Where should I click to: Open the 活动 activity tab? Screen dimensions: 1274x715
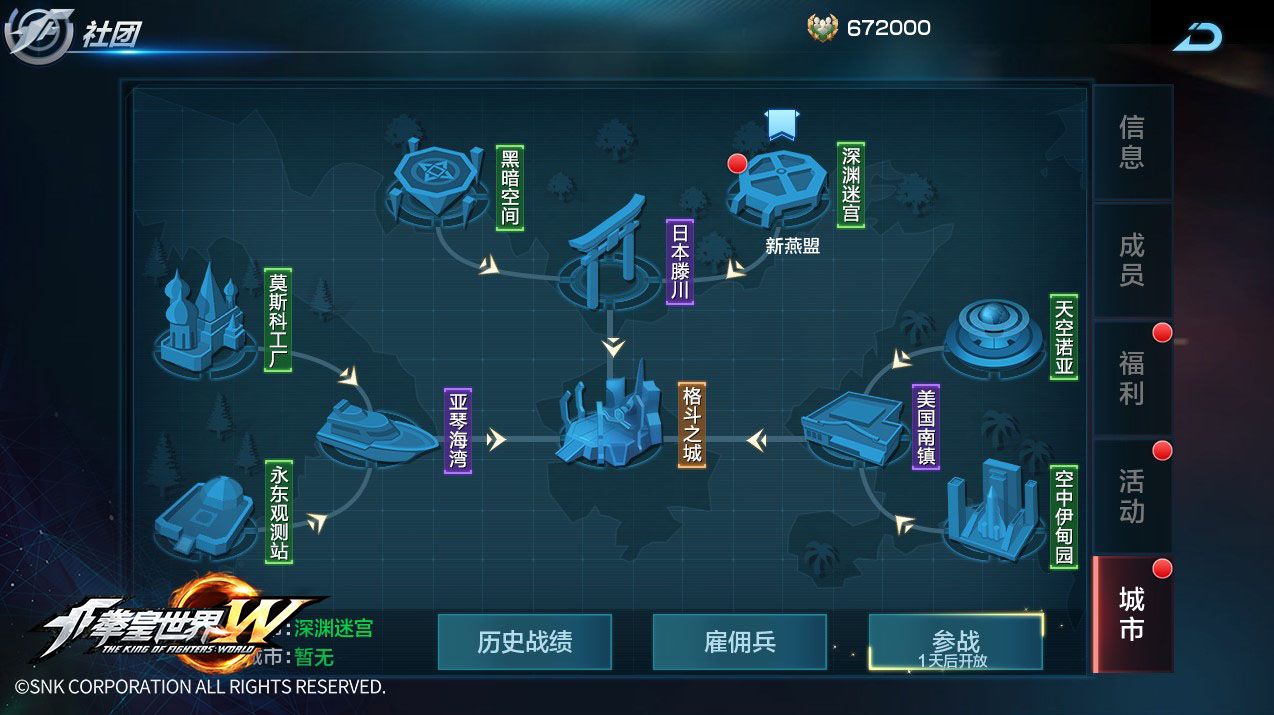1131,496
